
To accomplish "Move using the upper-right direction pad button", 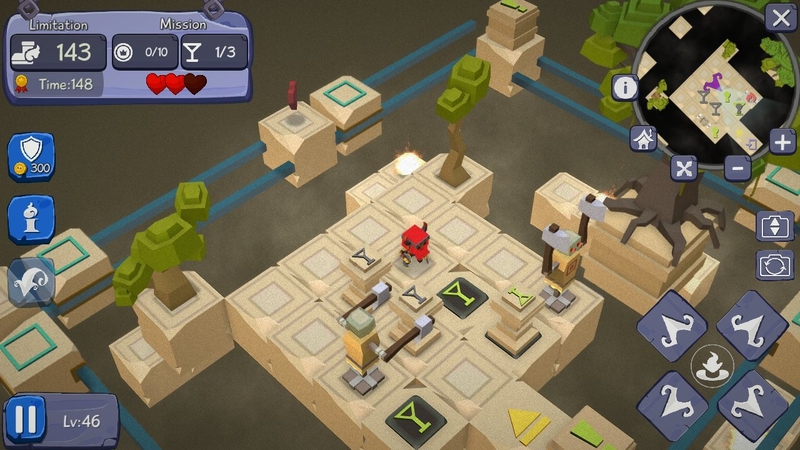I will [751, 326].
